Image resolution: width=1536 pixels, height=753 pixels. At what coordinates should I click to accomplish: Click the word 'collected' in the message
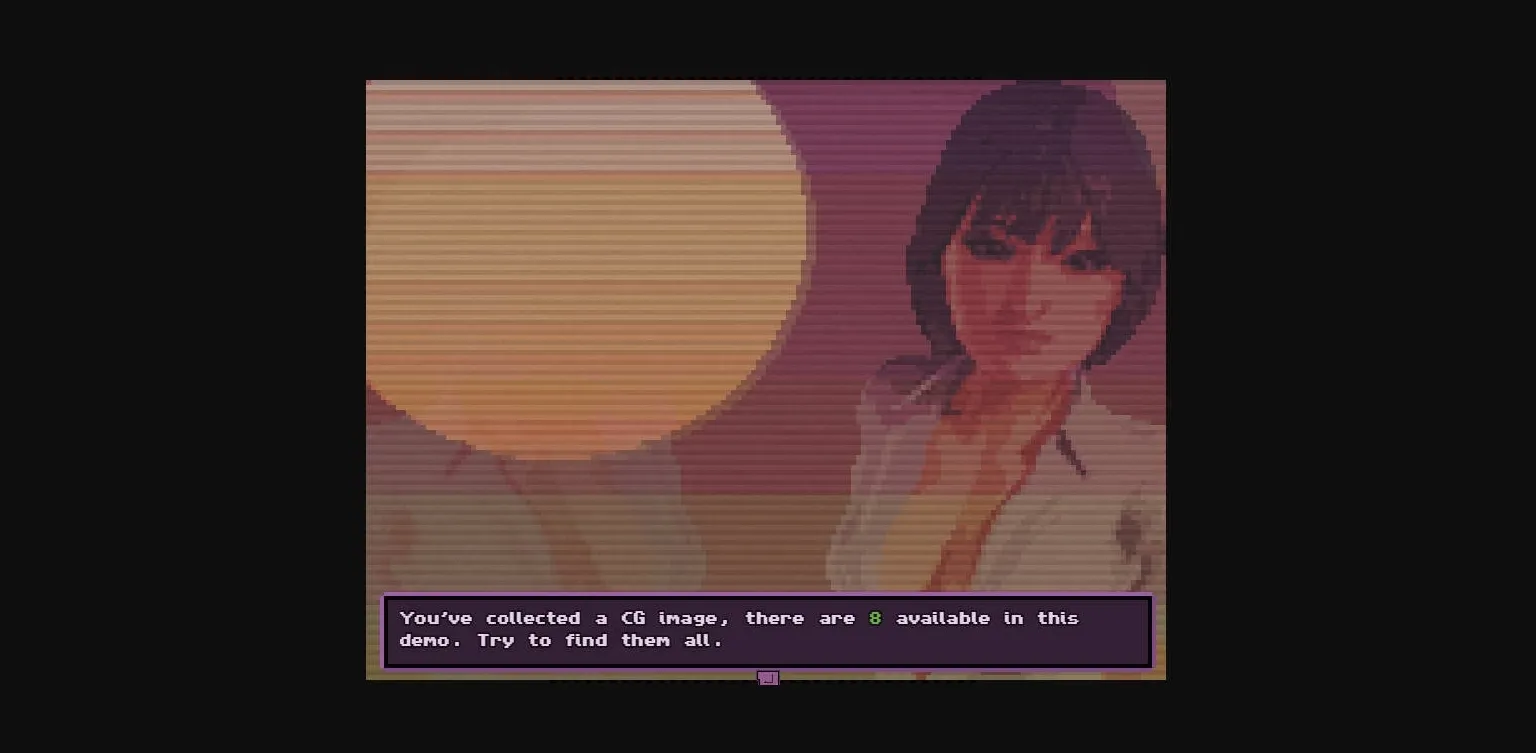coord(532,618)
